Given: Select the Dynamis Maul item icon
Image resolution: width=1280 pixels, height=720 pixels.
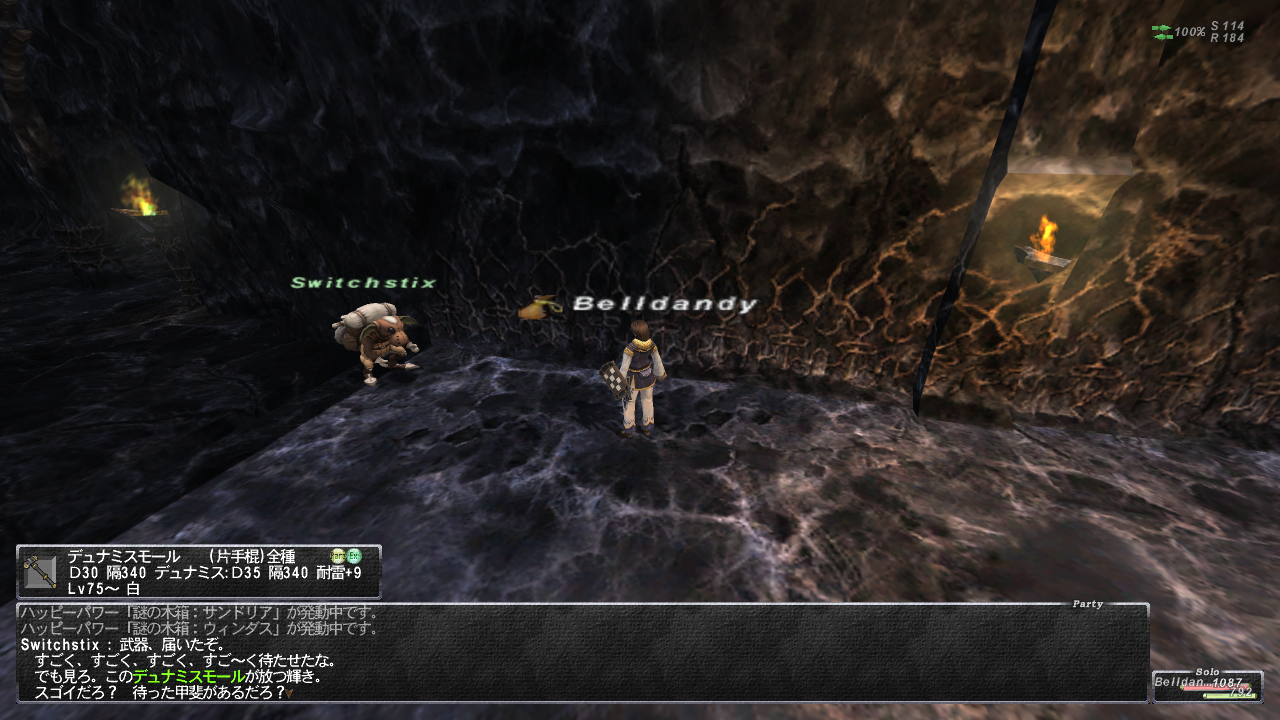Looking at the screenshot, I should pos(41,572).
